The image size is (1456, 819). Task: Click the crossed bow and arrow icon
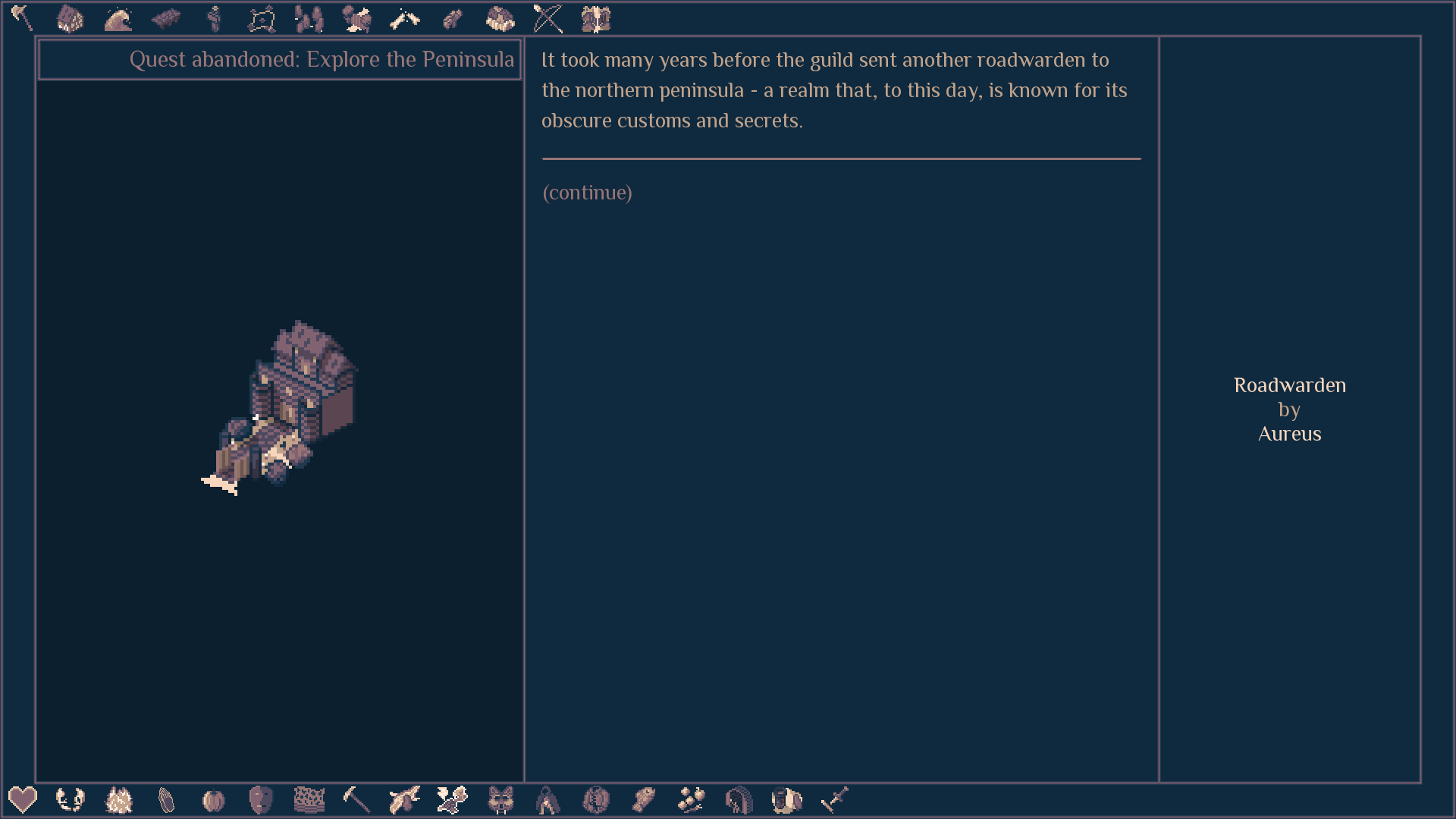click(x=548, y=19)
